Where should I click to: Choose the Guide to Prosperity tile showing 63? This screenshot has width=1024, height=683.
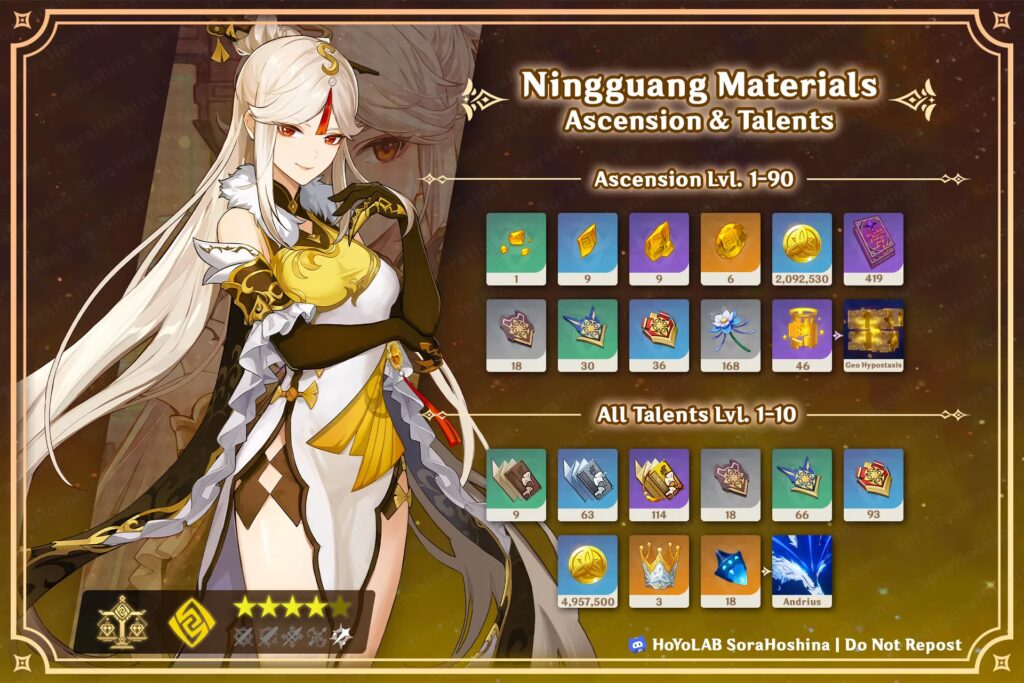click(x=587, y=484)
